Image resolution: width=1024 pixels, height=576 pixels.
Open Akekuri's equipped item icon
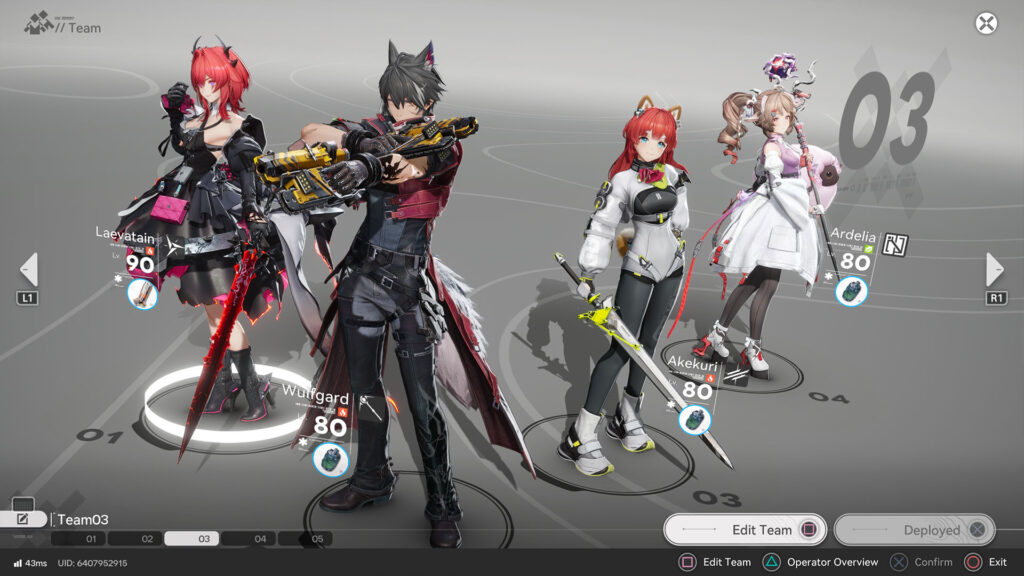click(x=695, y=420)
